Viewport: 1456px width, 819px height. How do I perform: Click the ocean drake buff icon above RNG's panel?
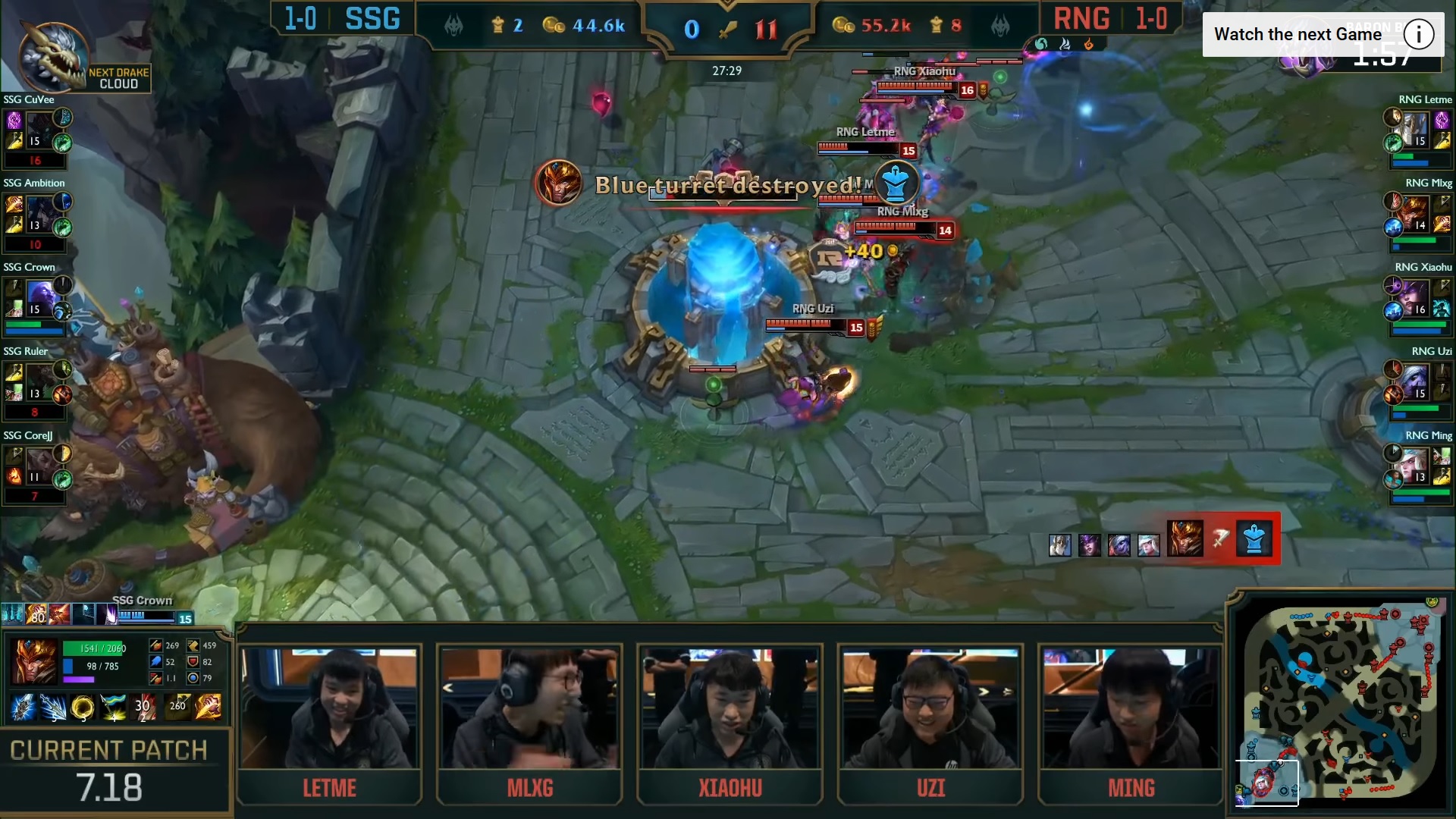tap(1041, 44)
